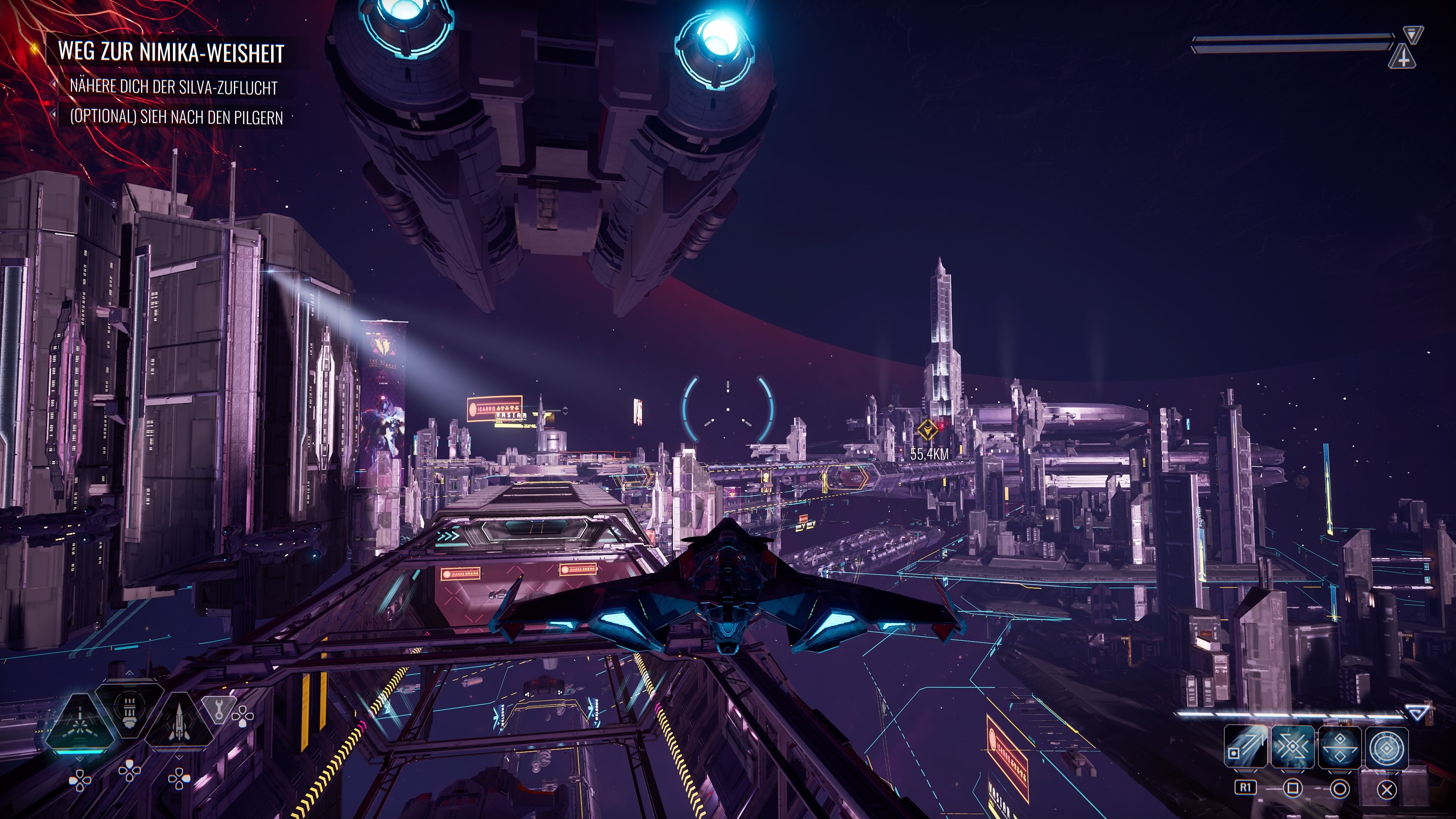Image resolution: width=1456 pixels, height=819 pixels.
Task: Select optional objective Sieh nach den Pilgern
Action: click(x=176, y=116)
